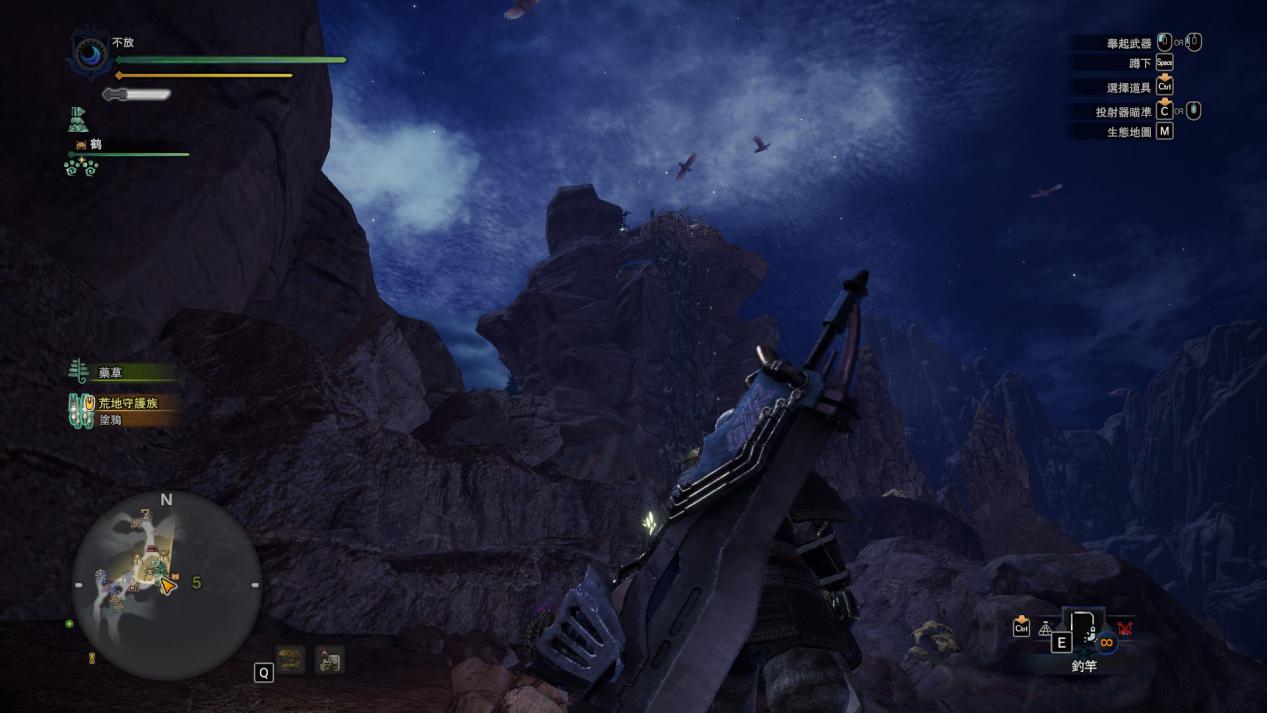
Task: Click the yellow player arrow on minimap
Action: coord(168,586)
